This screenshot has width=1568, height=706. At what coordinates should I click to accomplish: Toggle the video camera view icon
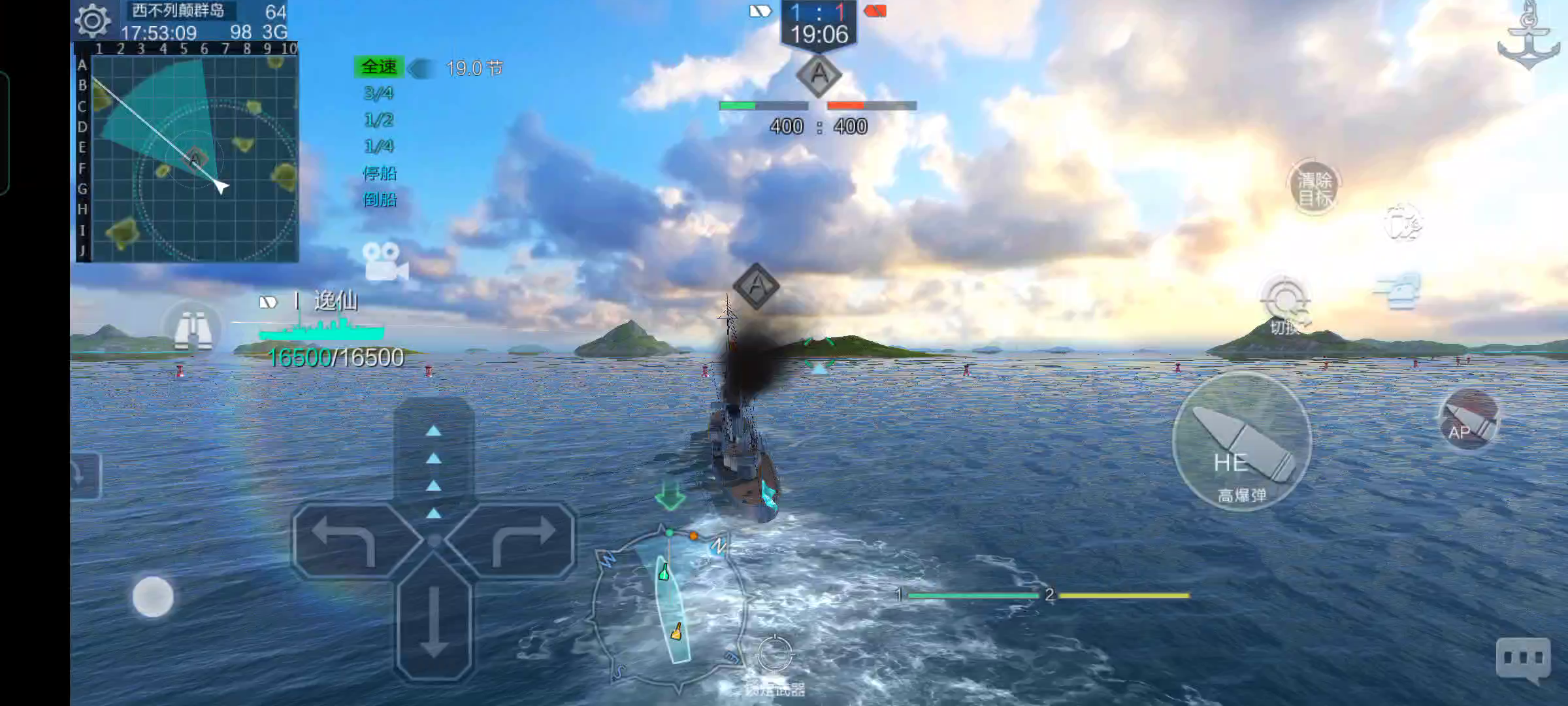click(385, 262)
